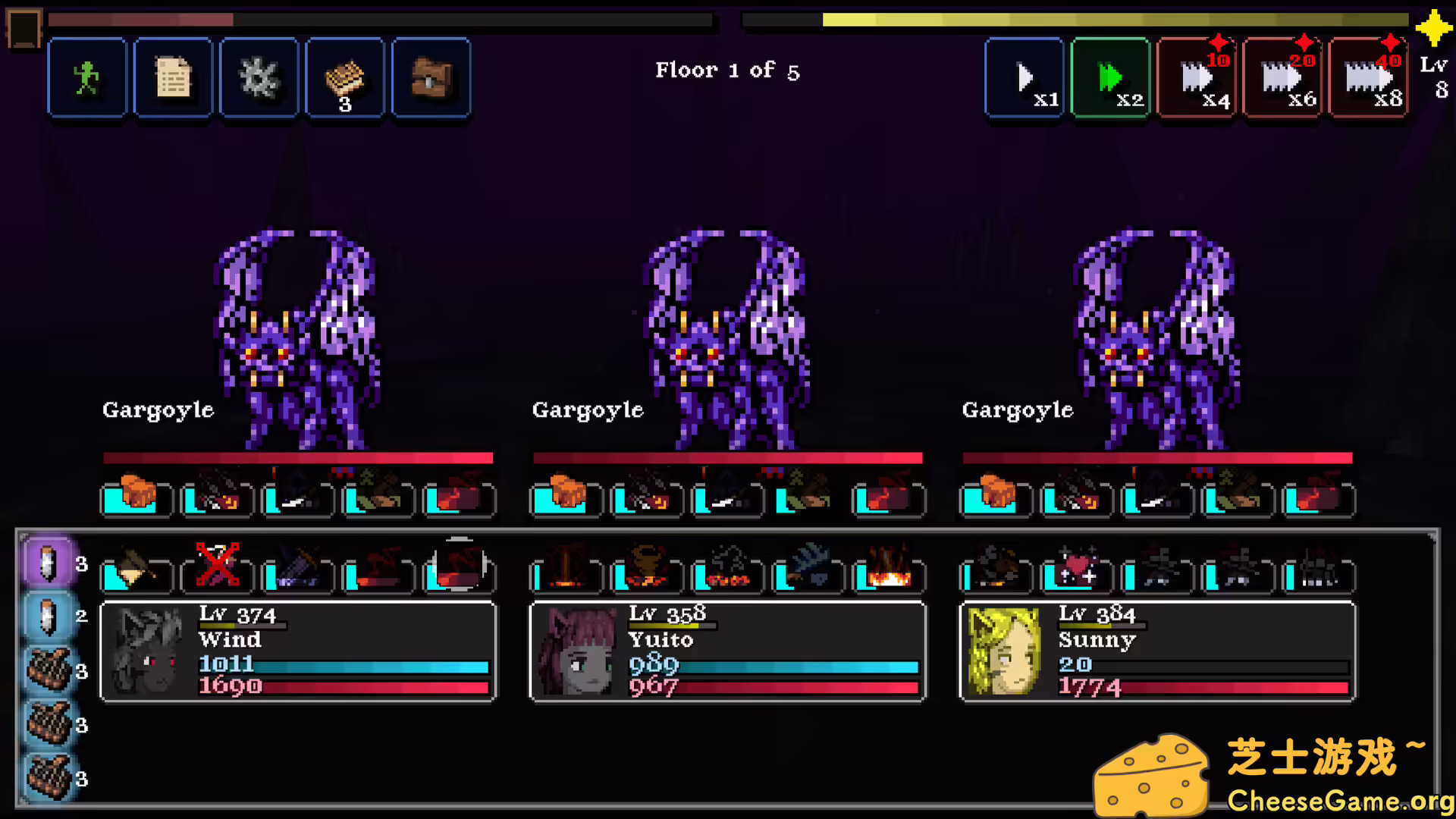Open the settings gear icon
Image resolution: width=1456 pixels, height=819 pixels.
click(x=259, y=77)
